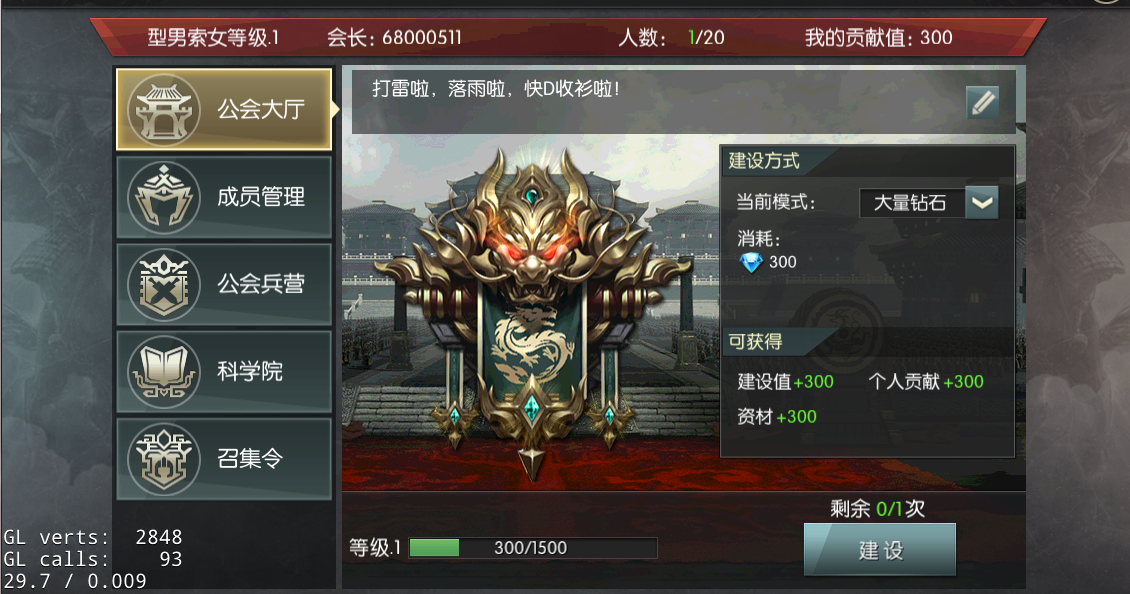This screenshot has width=1130, height=594.
Task: Select the 科学院 academy tab
Action: pyautogui.click(x=224, y=371)
